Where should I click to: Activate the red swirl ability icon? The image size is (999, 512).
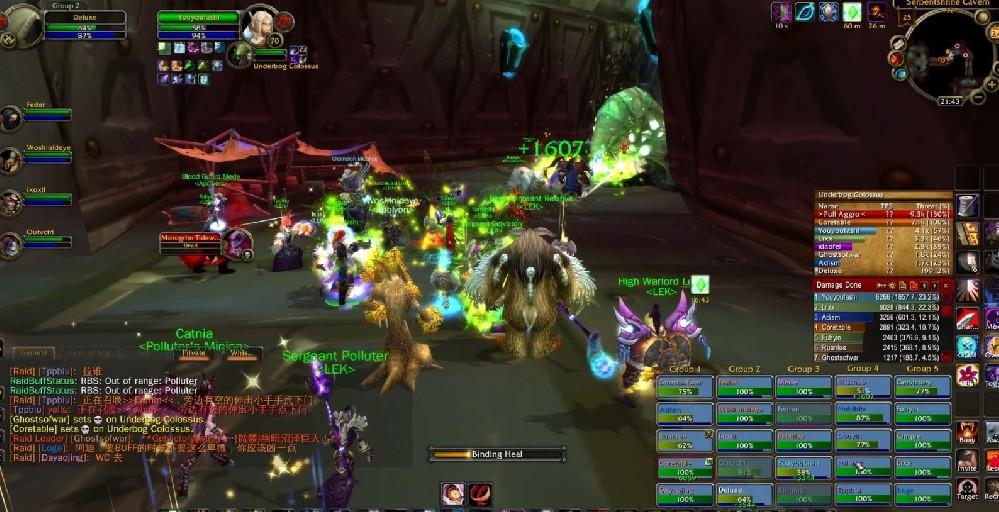(481, 493)
